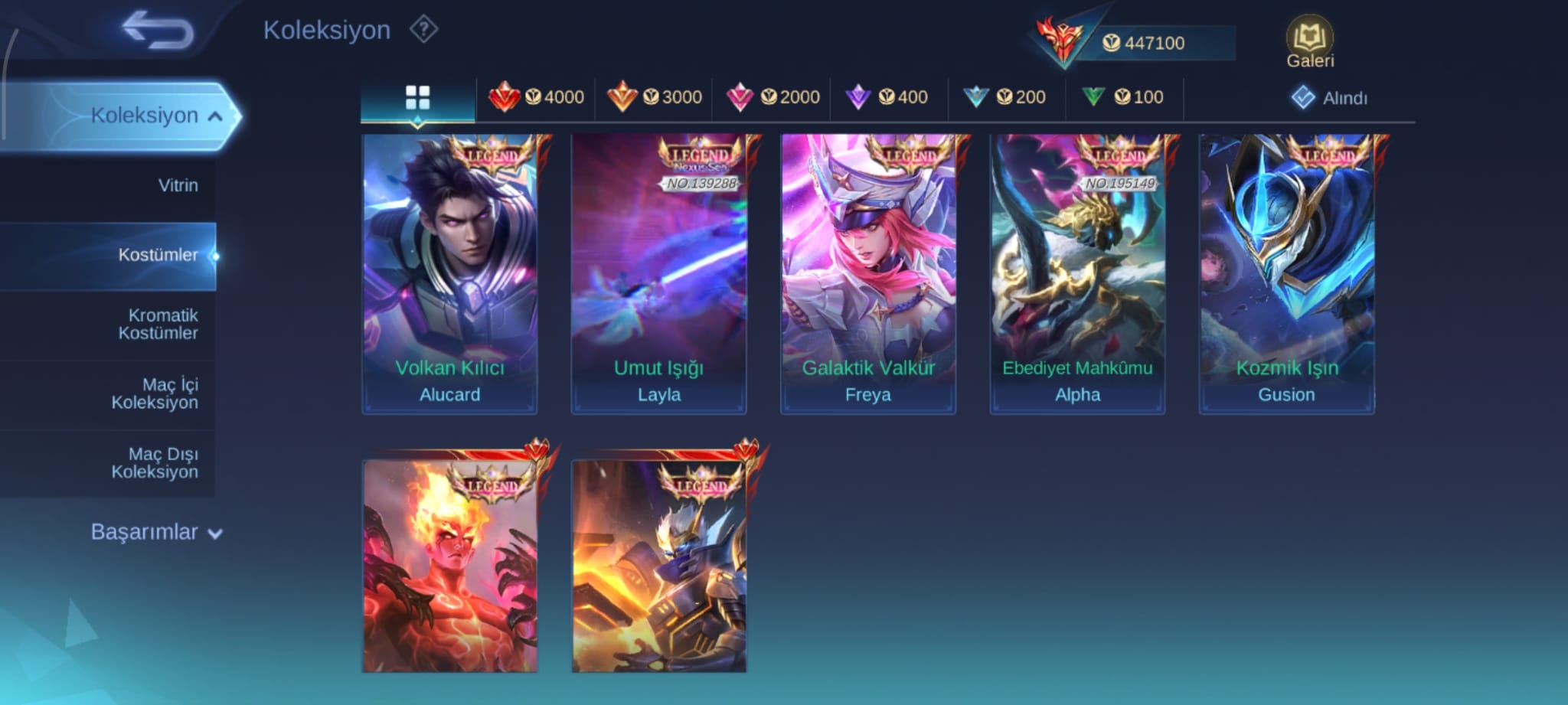This screenshot has width=1568, height=705.
Task: Filter skins by the 100 point tier
Action: pos(1124,97)
